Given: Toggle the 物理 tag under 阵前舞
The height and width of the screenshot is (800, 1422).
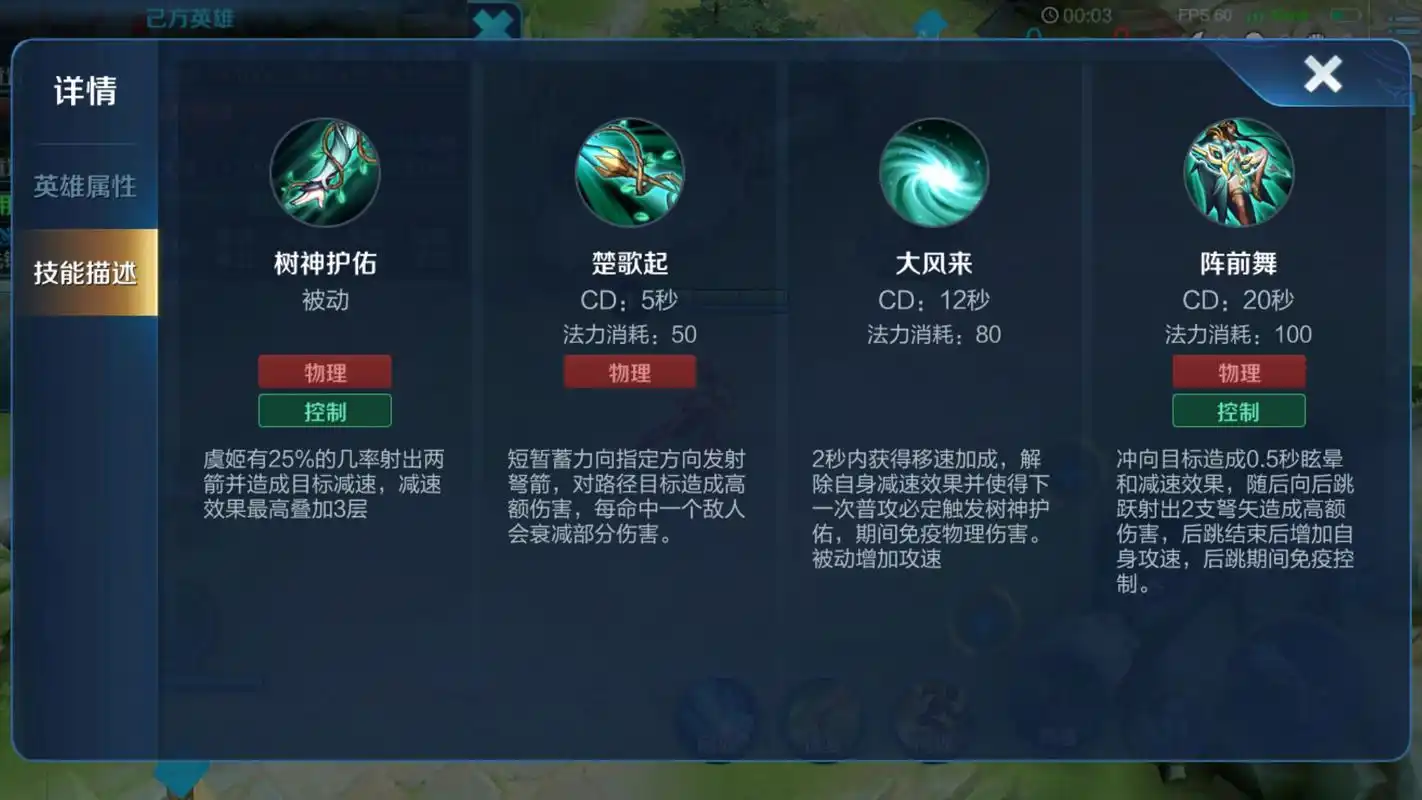Looking at the screenshot, I should [1239, 371].
